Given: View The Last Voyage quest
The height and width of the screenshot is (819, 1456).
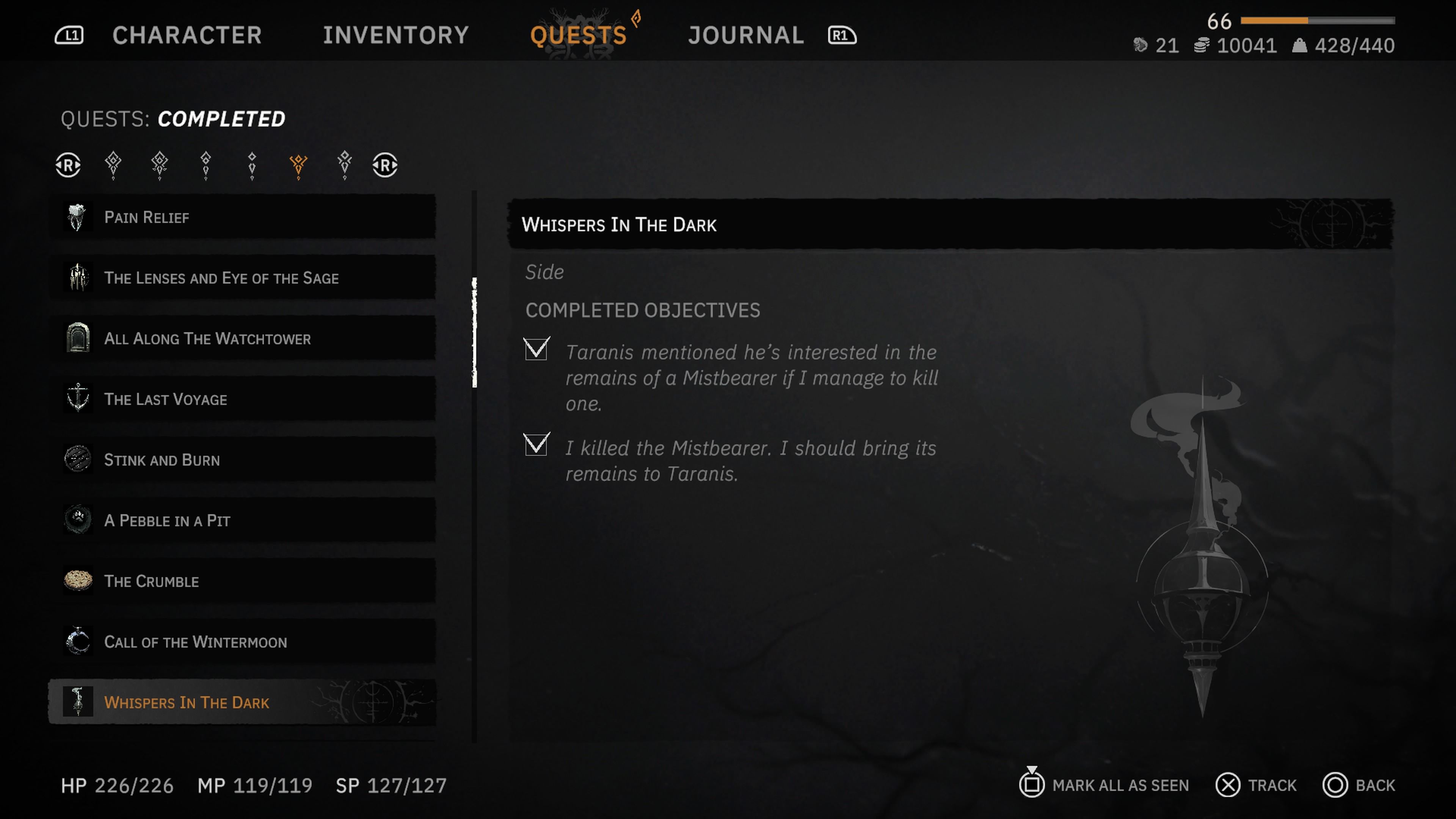Looking at the screenshot, I should [243, 399].
